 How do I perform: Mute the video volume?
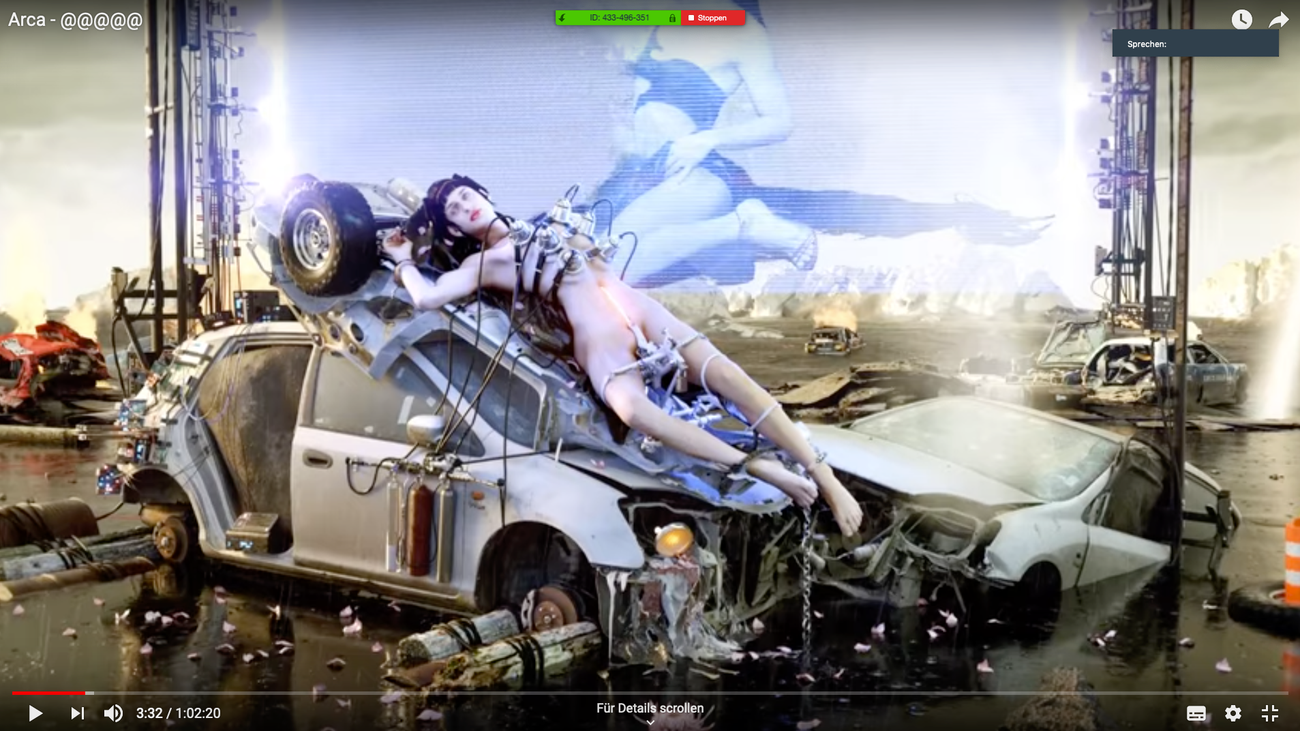(113, 713)
